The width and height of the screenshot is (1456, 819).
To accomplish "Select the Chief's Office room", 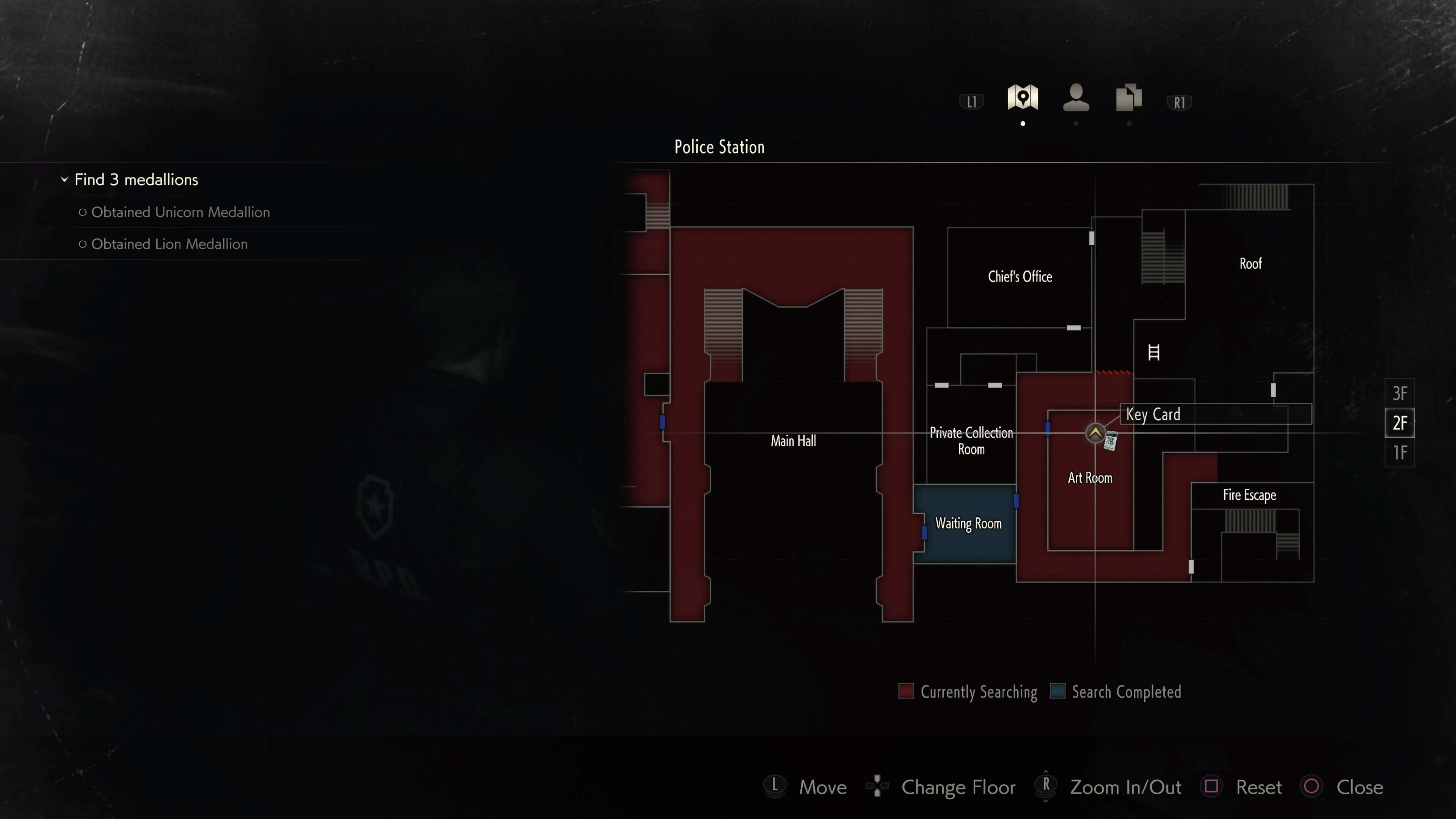I will tap(1020, 277).
